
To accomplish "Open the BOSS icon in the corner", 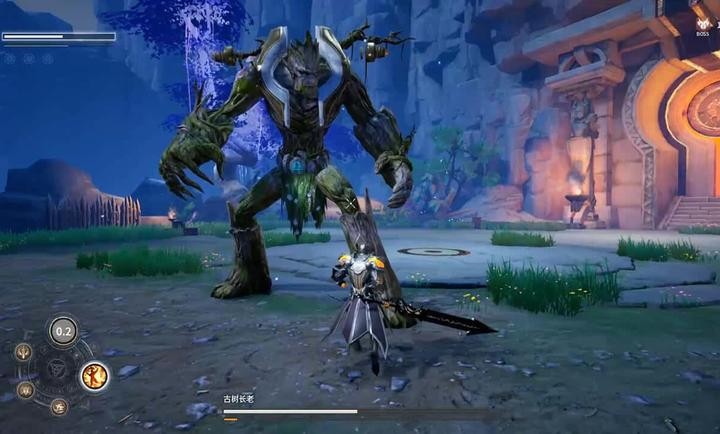I will click(702, 21).
